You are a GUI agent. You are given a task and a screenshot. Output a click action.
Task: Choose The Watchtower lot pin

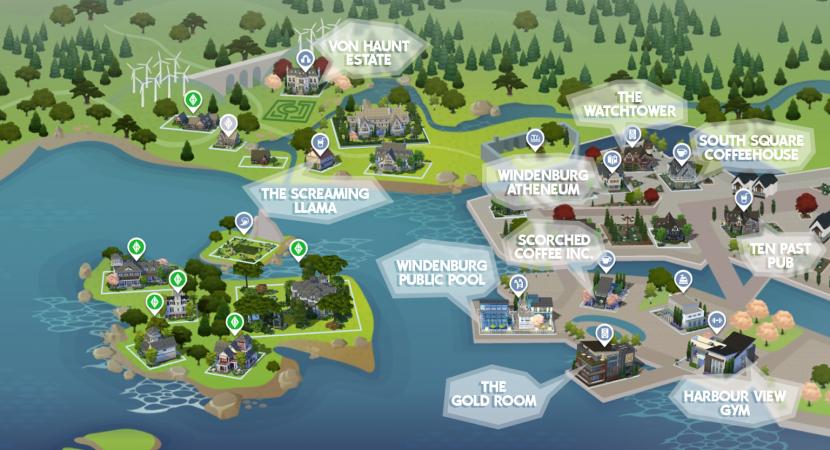click(x=632, y=134)
